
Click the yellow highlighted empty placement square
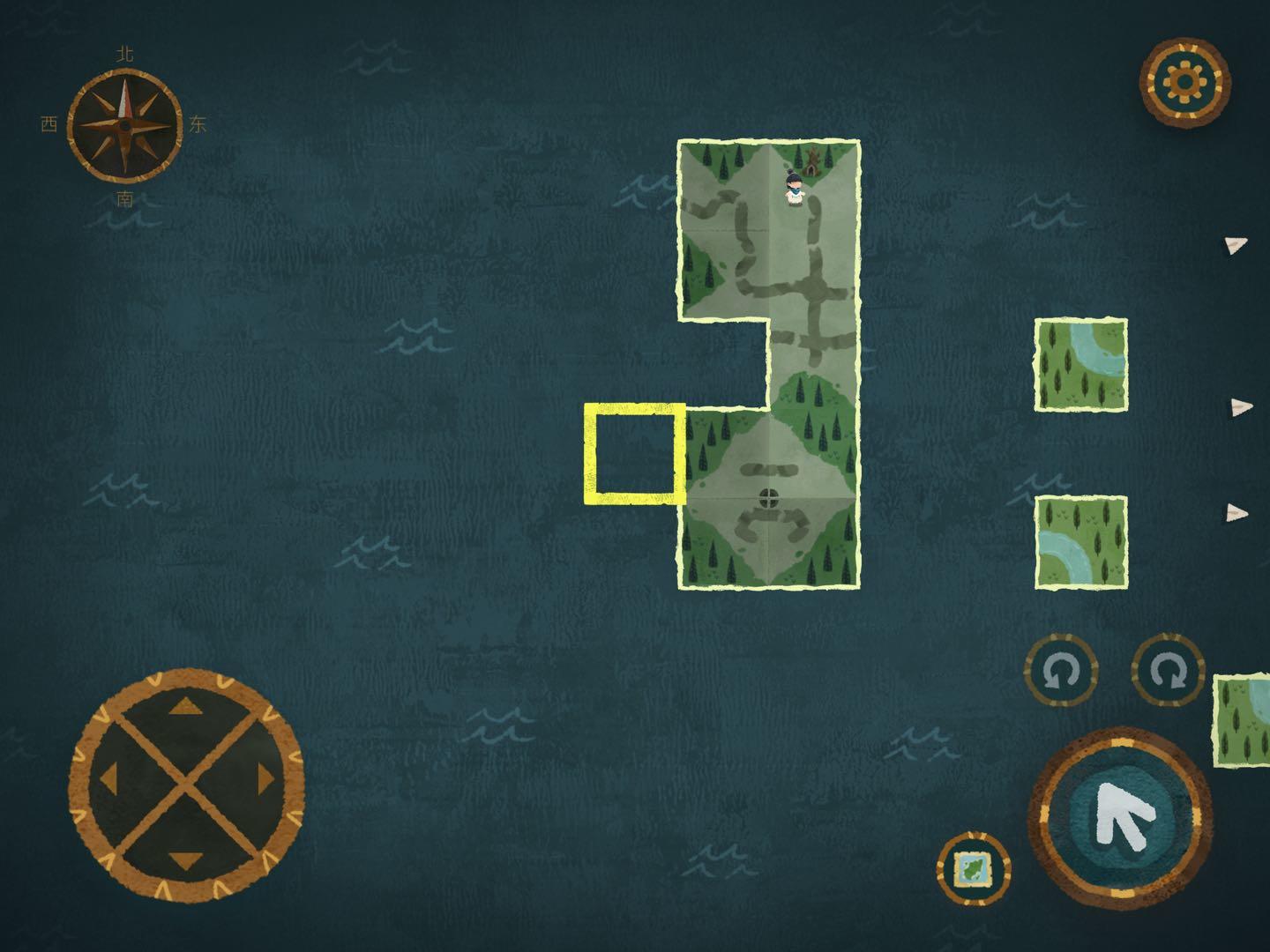pos(635,454)
